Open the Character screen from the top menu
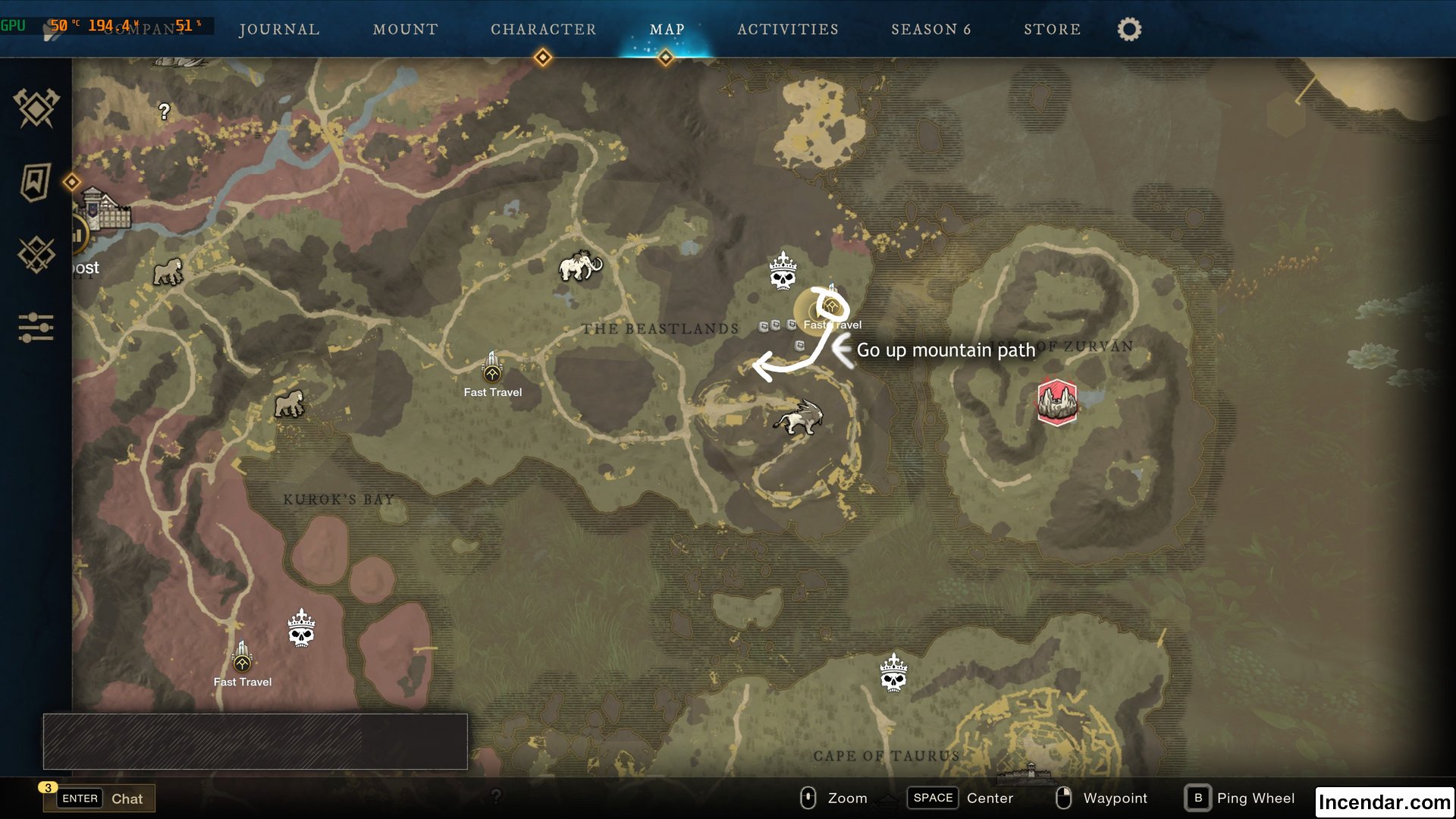Viewport: 1456px width, 819px height. [543, 30]
